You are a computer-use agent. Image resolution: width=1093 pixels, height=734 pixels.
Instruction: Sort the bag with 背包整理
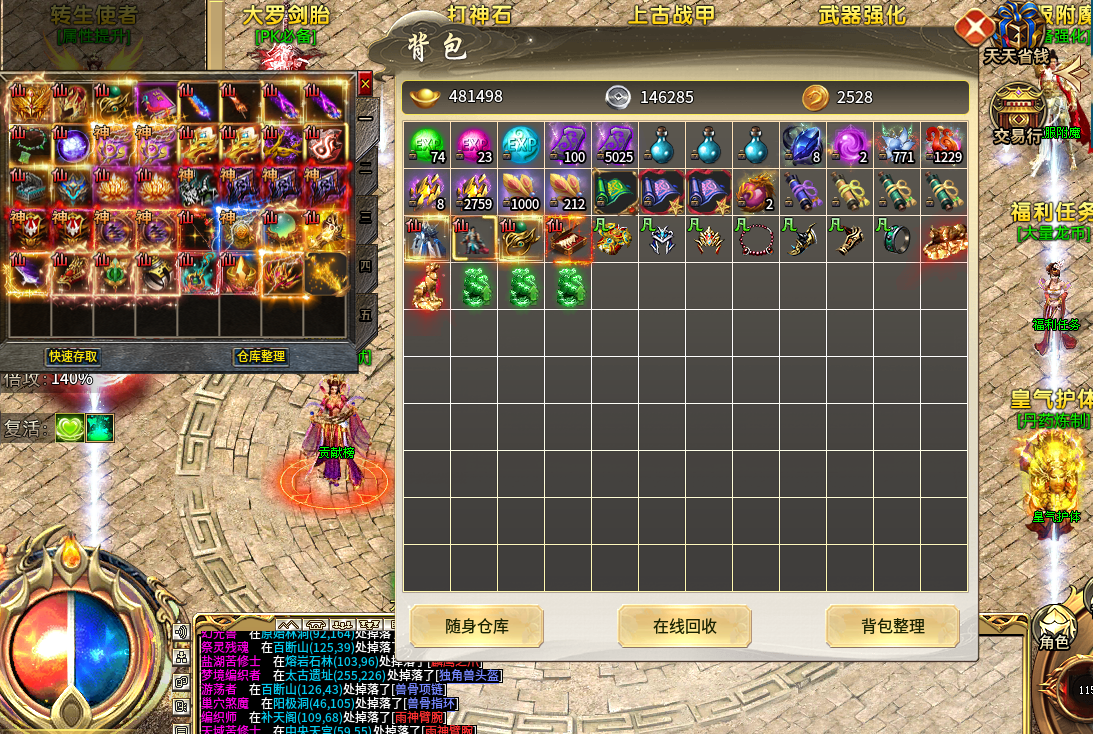pos(892,627)
